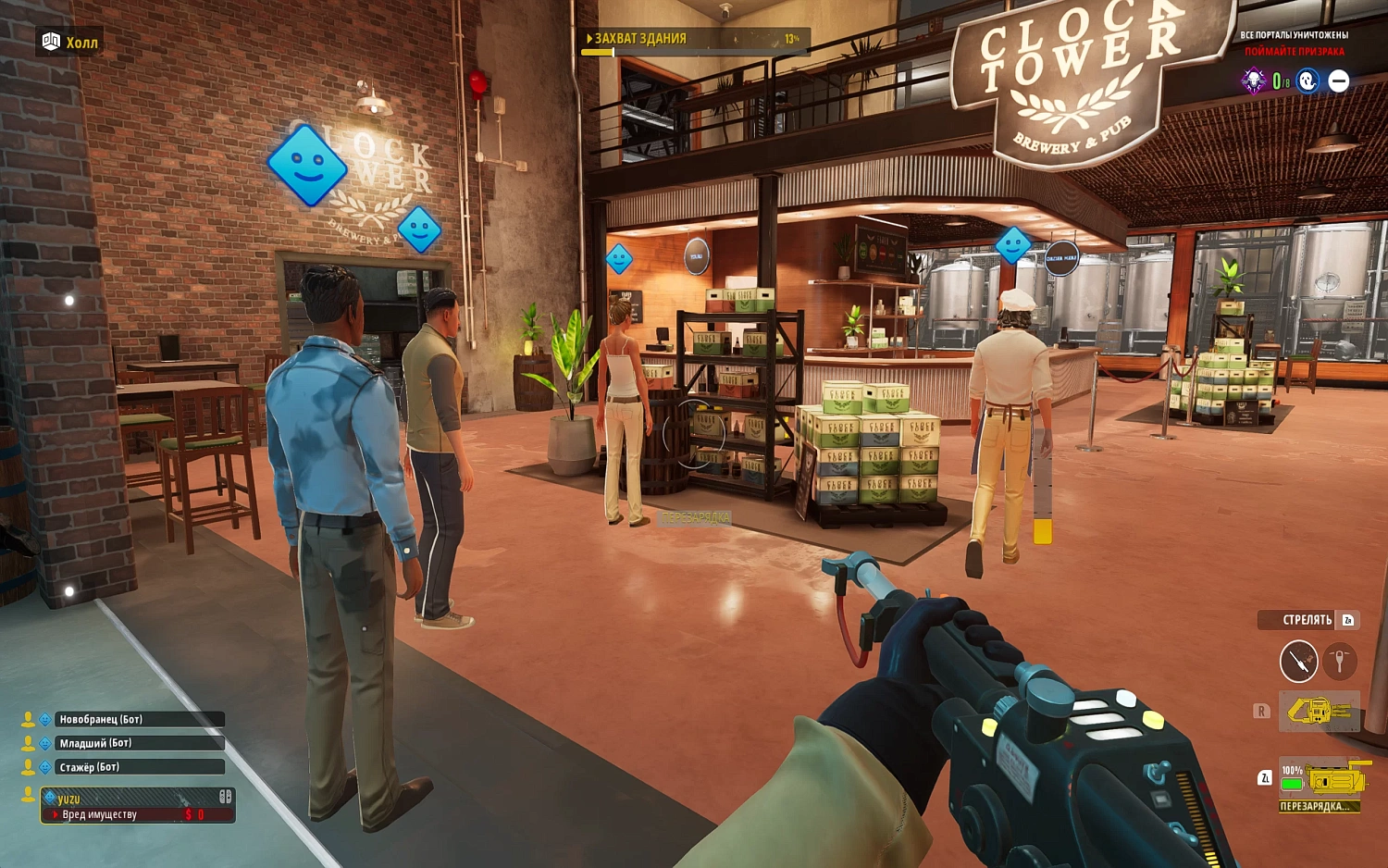Open the Захват здания objective tracker

point(694,40)
